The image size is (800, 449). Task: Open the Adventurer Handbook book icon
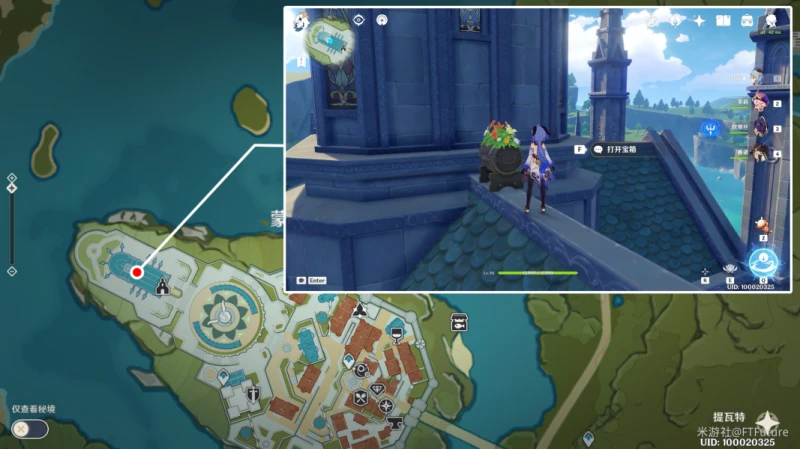[x=722, y=20]
